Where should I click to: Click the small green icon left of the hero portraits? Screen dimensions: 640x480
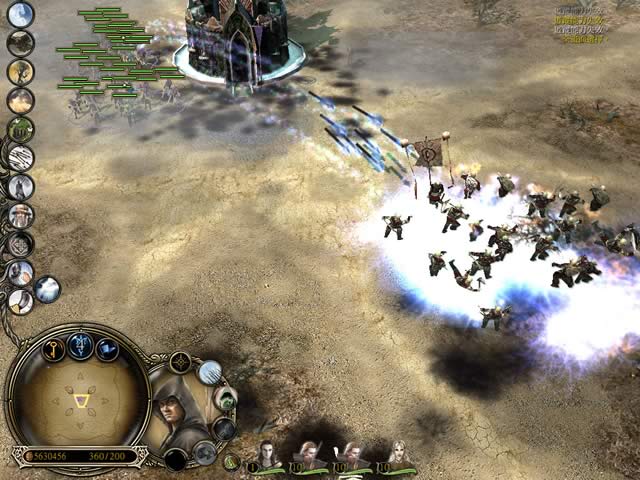(232, 462)
